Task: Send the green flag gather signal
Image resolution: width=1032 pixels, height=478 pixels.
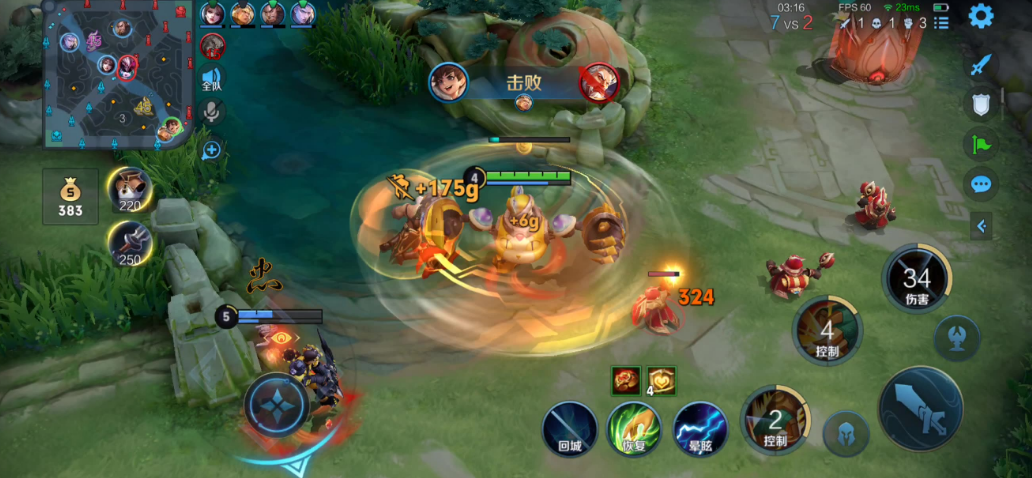Action: tap(981, 144)
